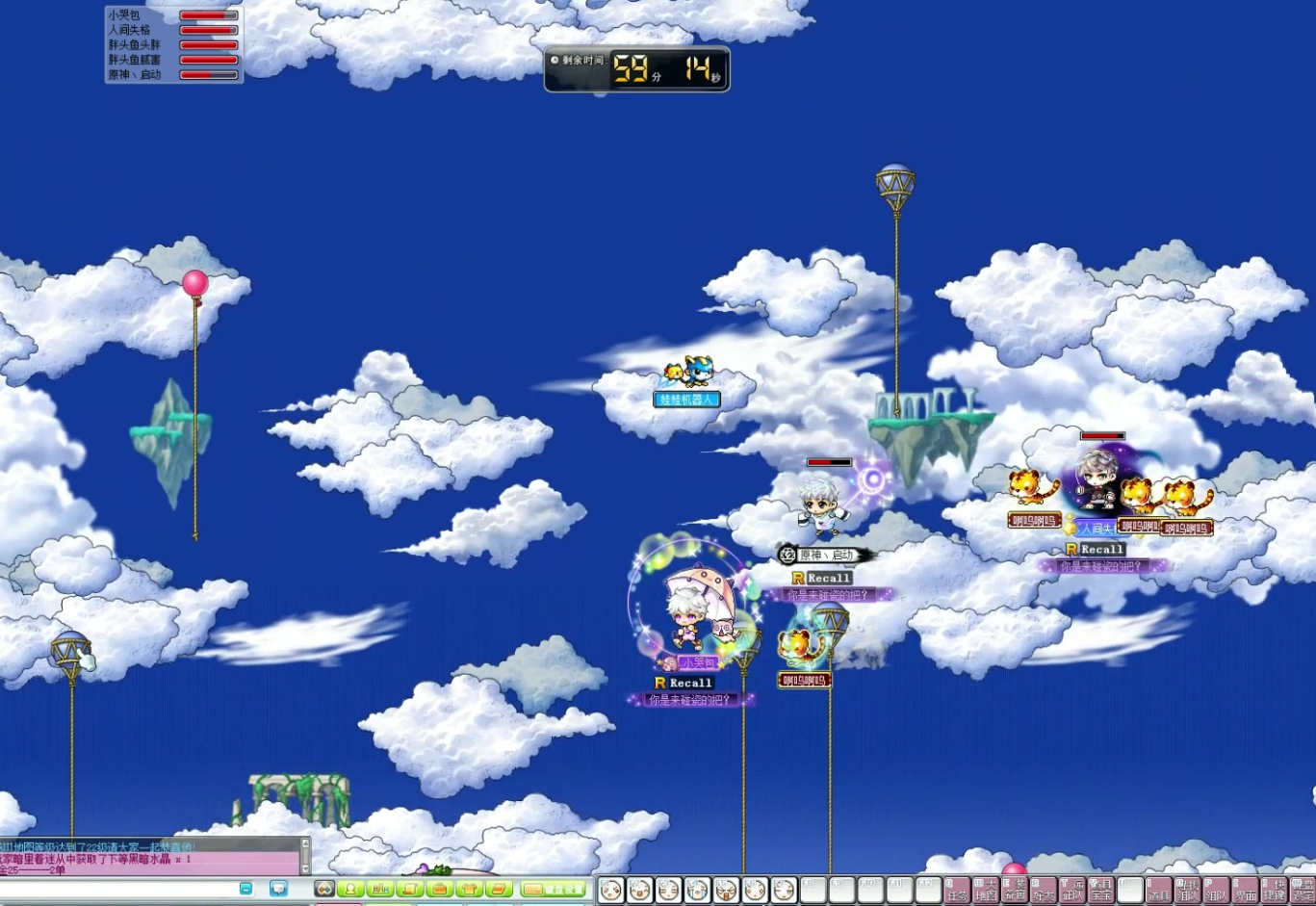Viewport: 1316px width, 906px height.
Task: Open the 任务 quest window icon
Action: point(956,890)
